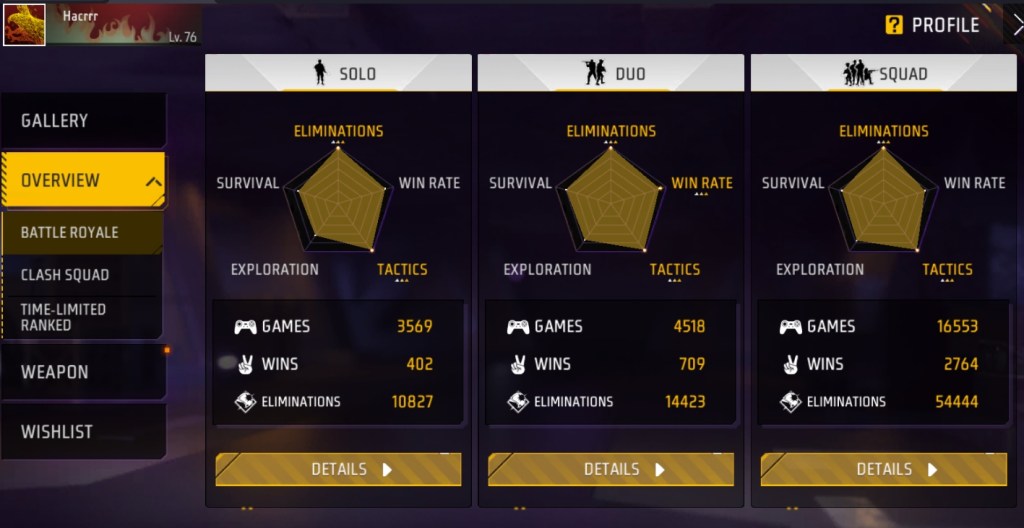Click the Hacrrr player avatar

pyautogui.click(x=24, y=24)
